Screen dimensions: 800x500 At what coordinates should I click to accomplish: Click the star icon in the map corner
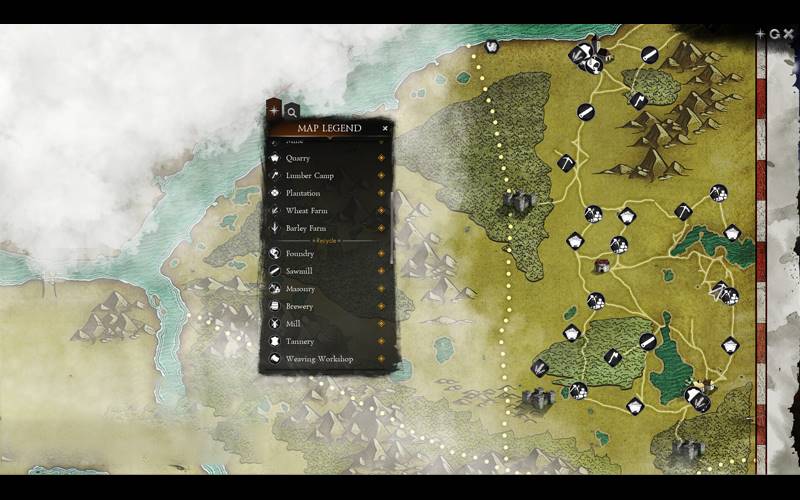761,34
